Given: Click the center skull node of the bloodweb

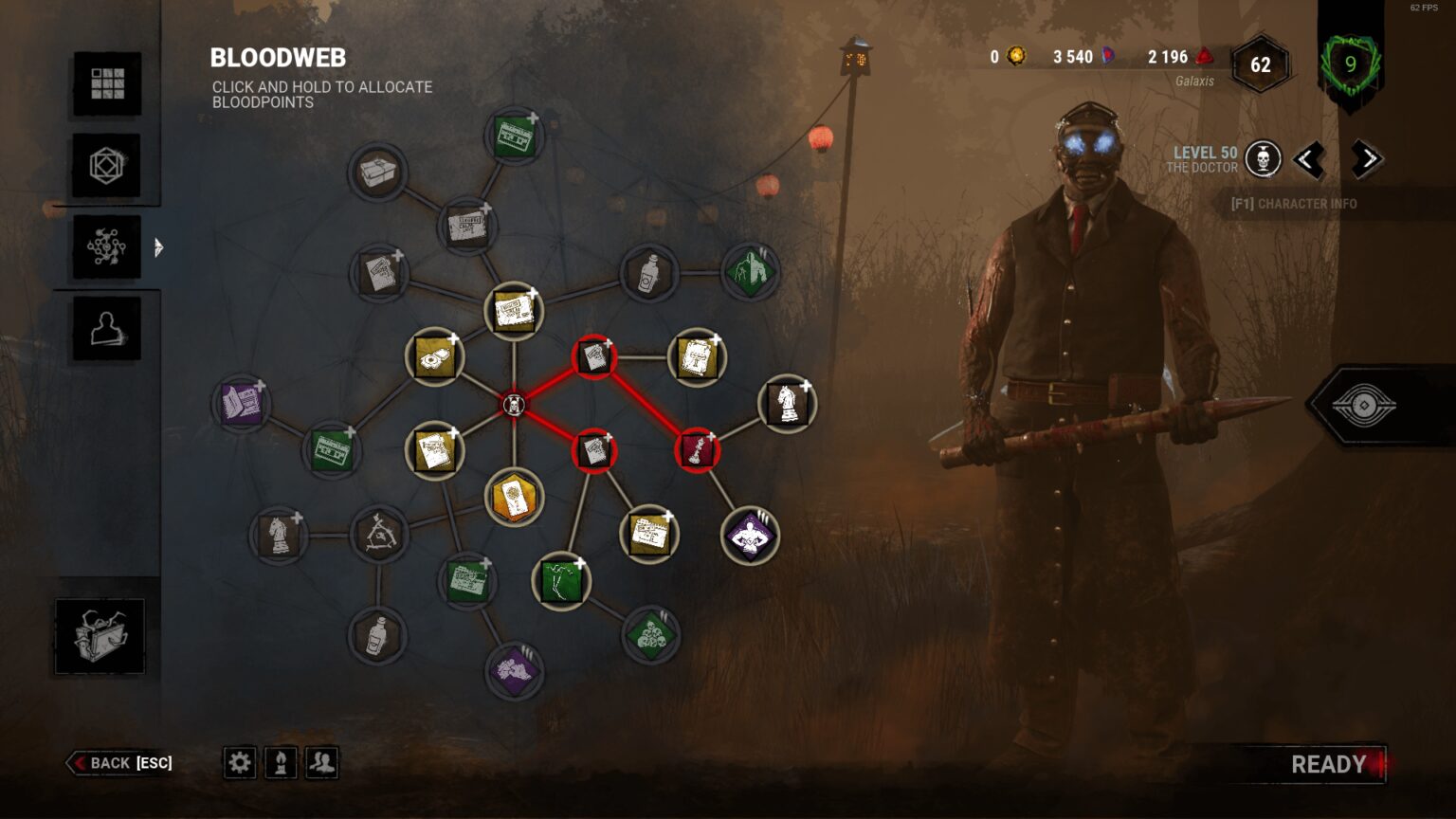Looking at the screenshot, I should pyautogui.click(x=516, y=404).
